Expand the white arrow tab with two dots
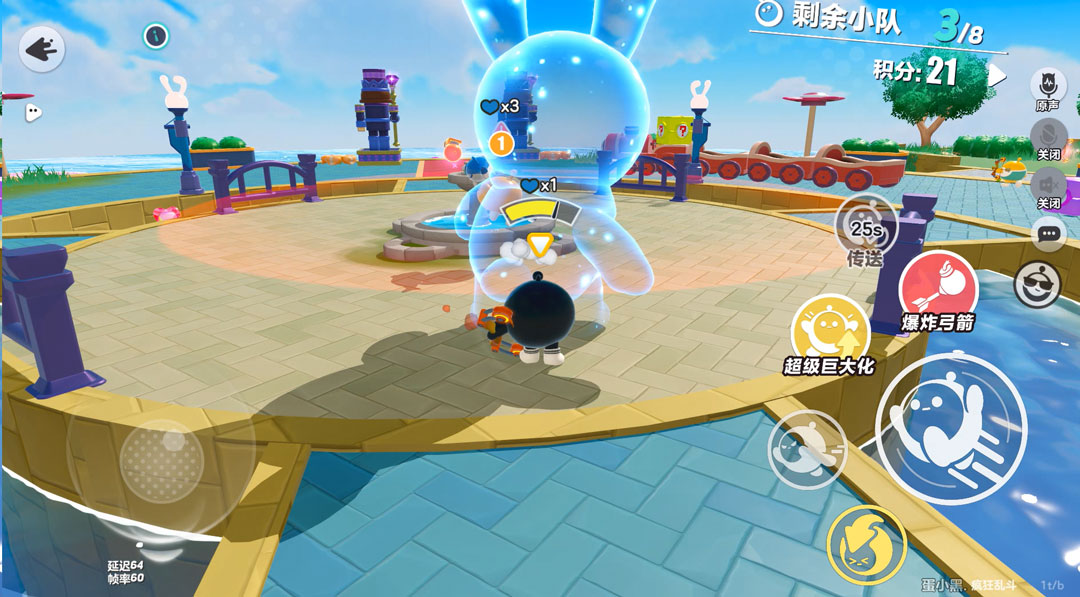Screen dimensions: 1080x597 (x=32, y=112)
